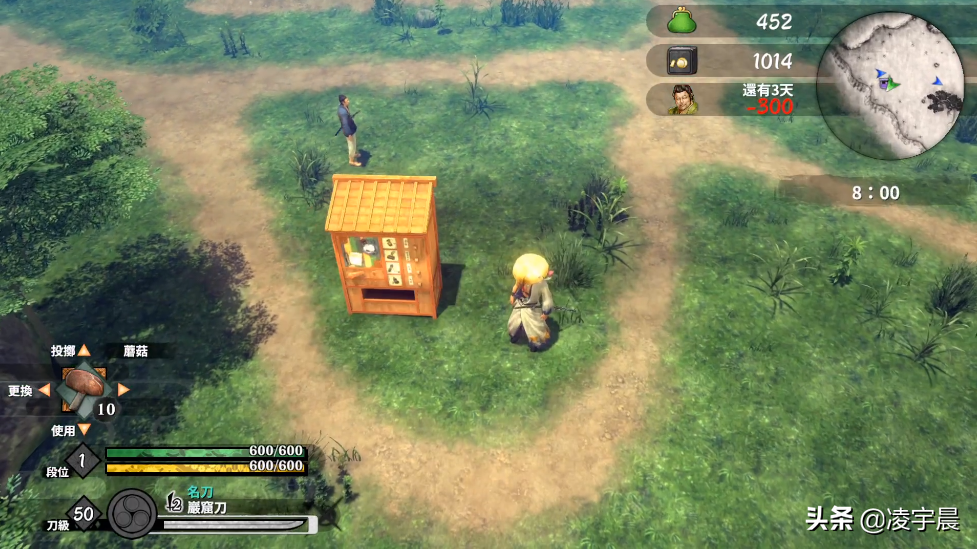977x549 pixels.
Task: Select the mushroom item slot
Action: coord(84,388)
